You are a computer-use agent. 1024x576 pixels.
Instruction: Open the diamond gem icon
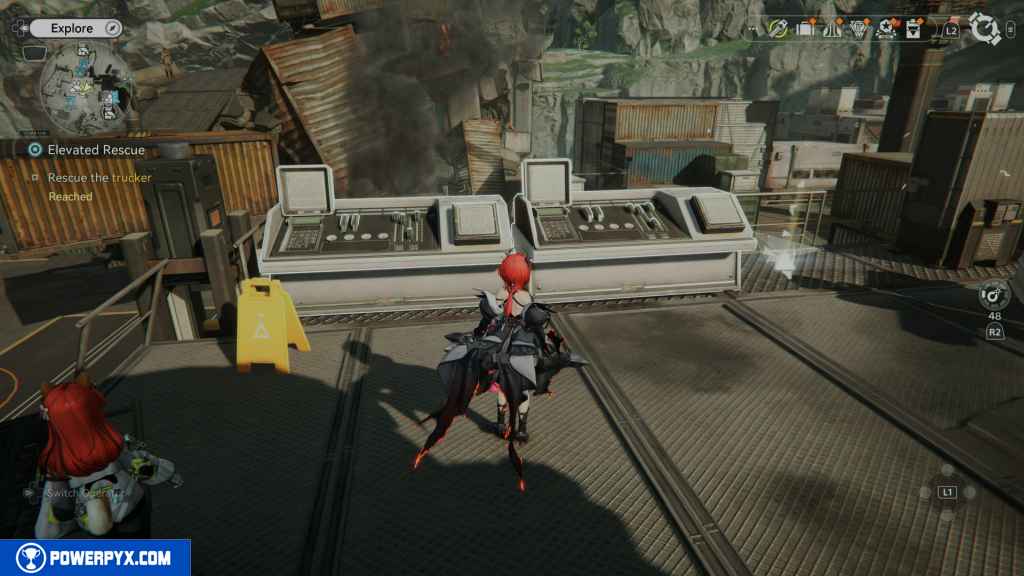tap(859, 29)
